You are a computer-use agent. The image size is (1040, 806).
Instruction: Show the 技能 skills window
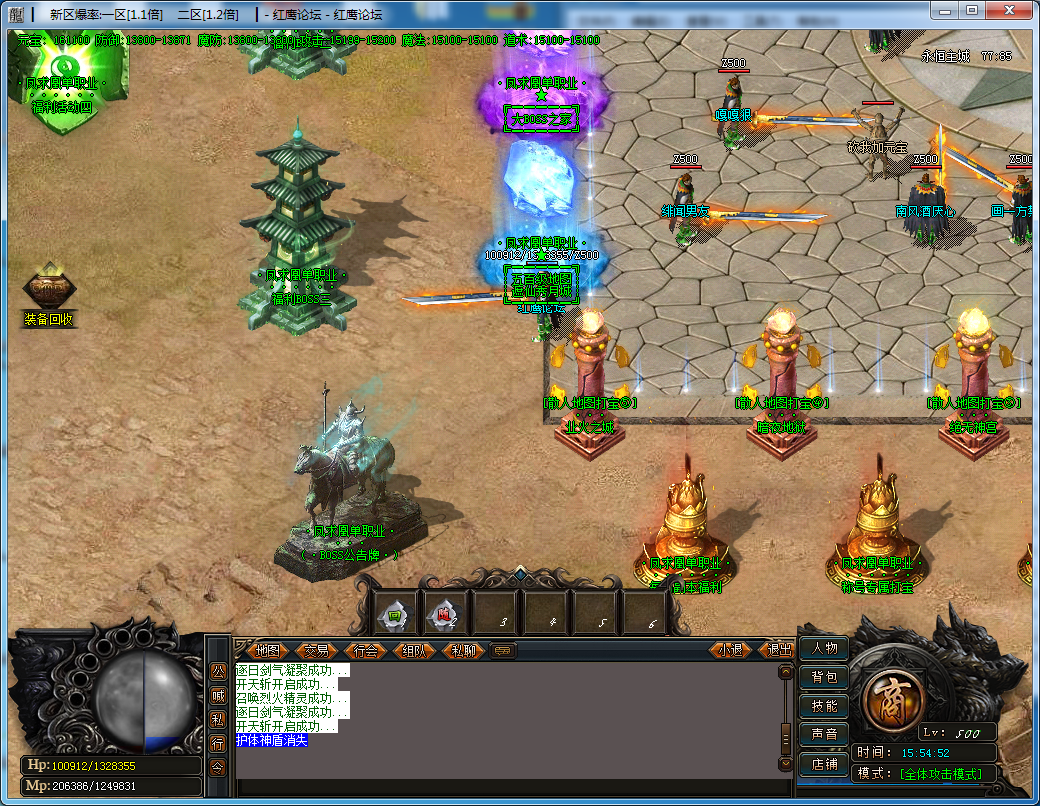(824, 706)
